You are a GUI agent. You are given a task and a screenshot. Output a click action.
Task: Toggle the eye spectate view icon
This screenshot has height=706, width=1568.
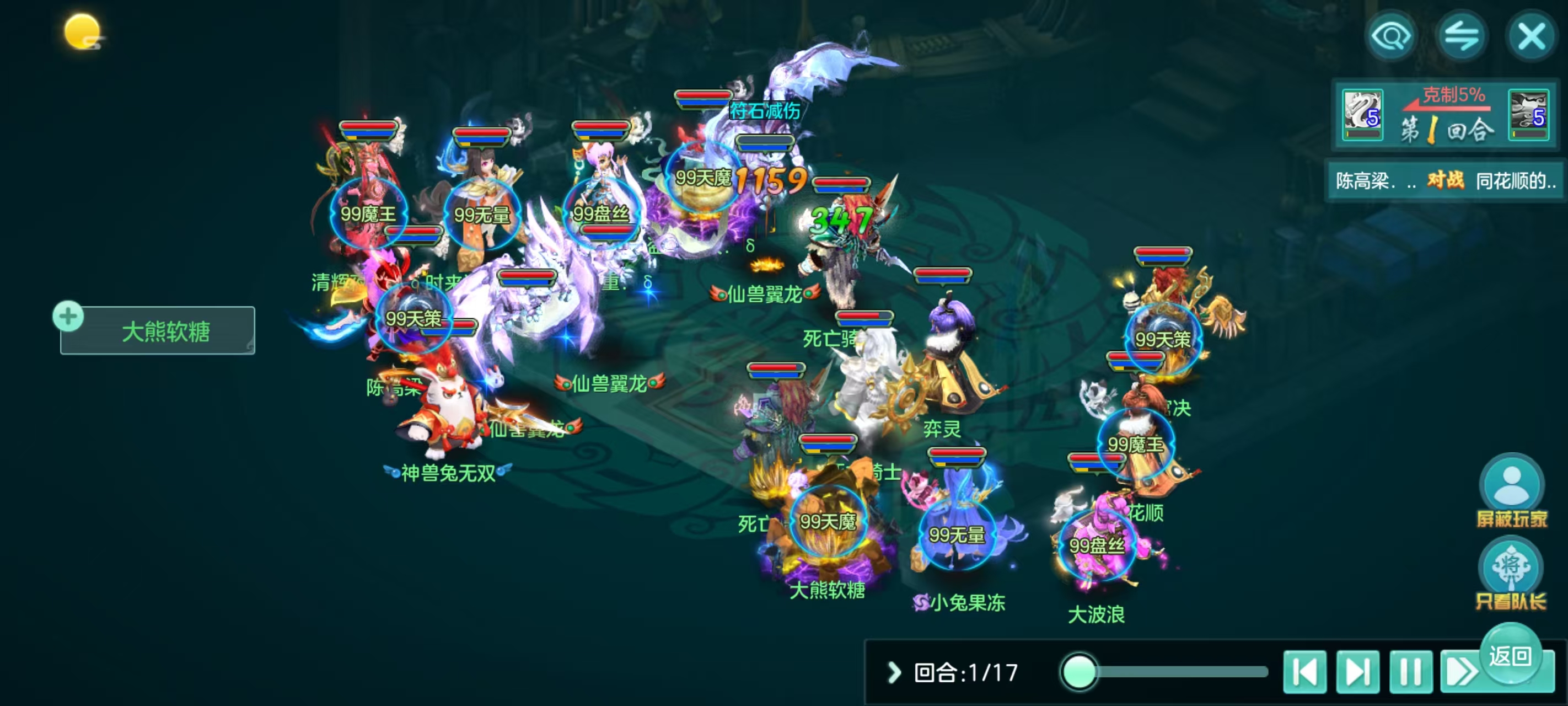tap(1391, 36)
